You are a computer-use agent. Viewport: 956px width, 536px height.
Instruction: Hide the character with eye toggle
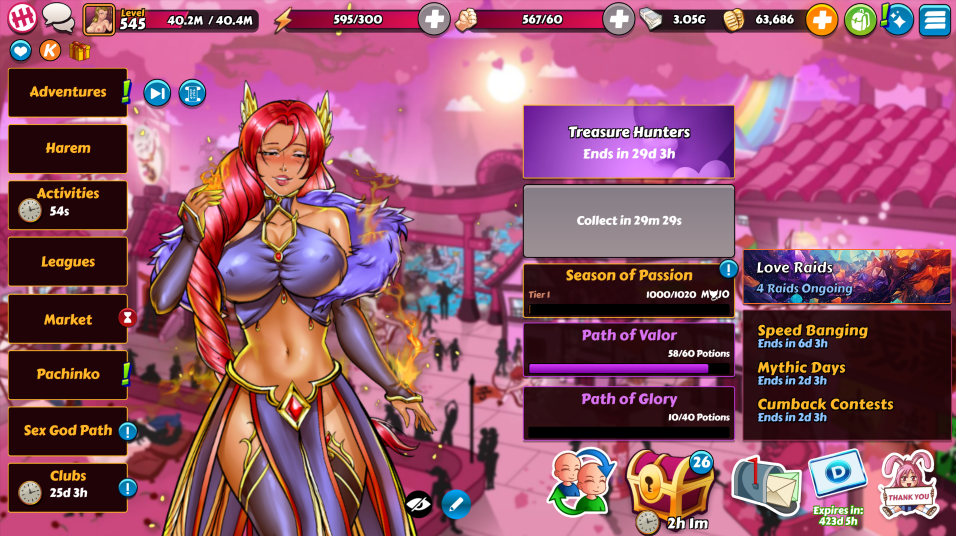point(419,503)
